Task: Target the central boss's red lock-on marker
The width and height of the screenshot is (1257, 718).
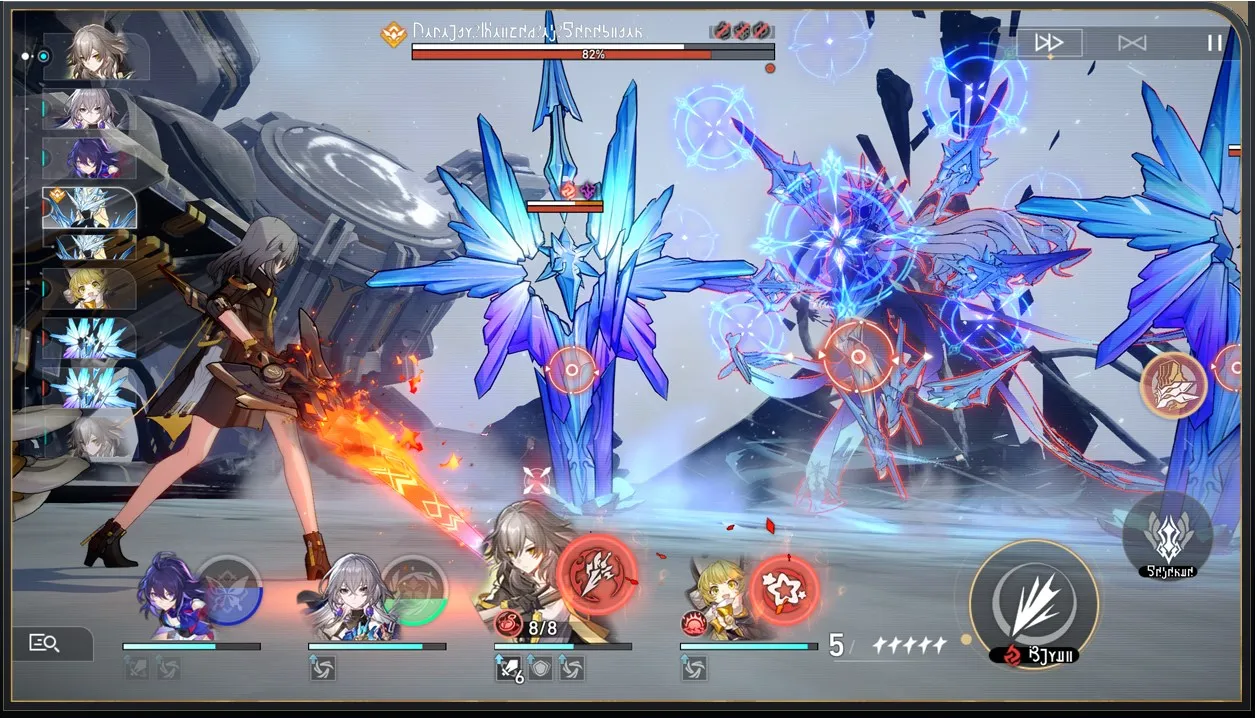Action: point(858,356)
